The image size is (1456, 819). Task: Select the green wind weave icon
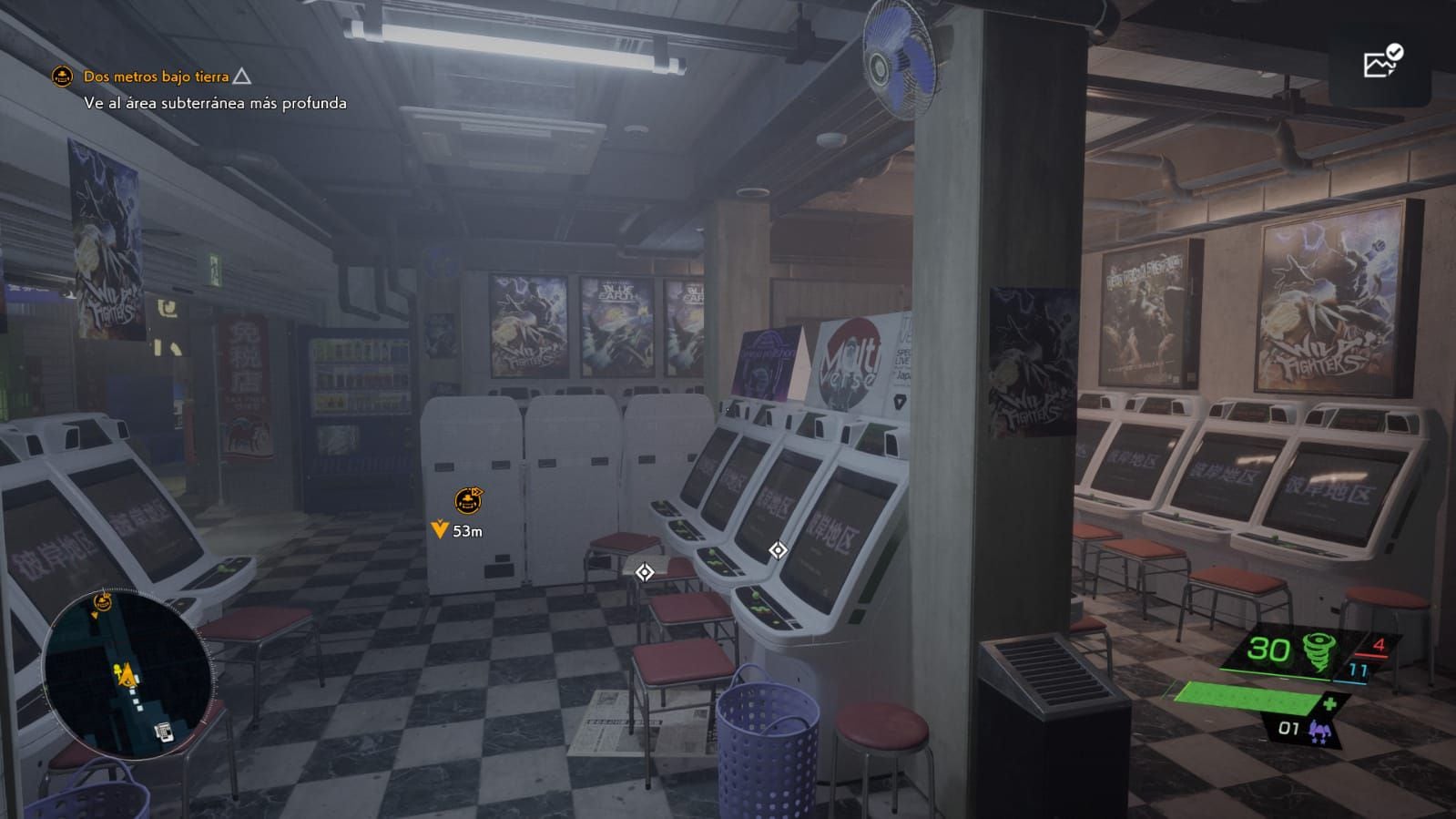click(1318, 651)
